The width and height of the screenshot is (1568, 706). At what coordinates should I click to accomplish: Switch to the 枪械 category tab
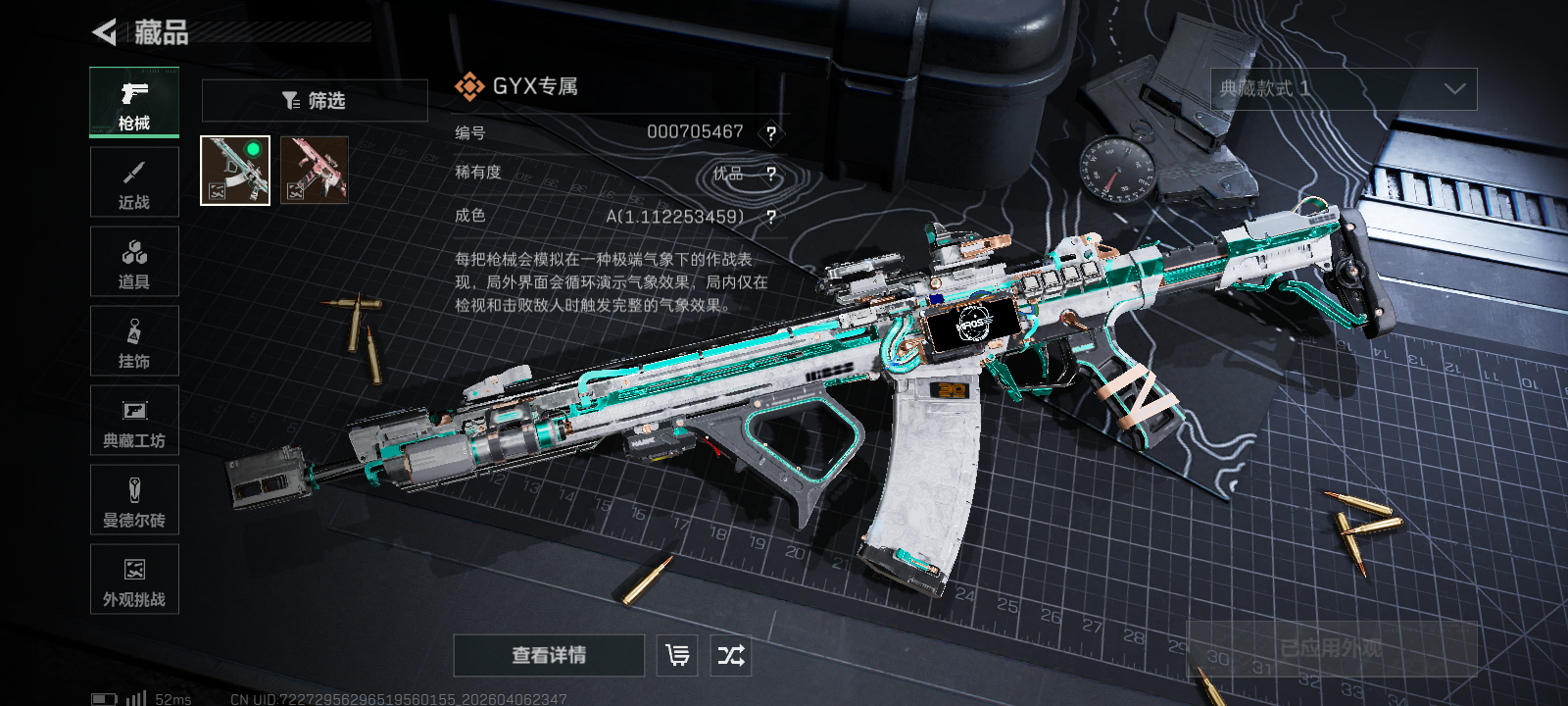[x=134, y=103]
